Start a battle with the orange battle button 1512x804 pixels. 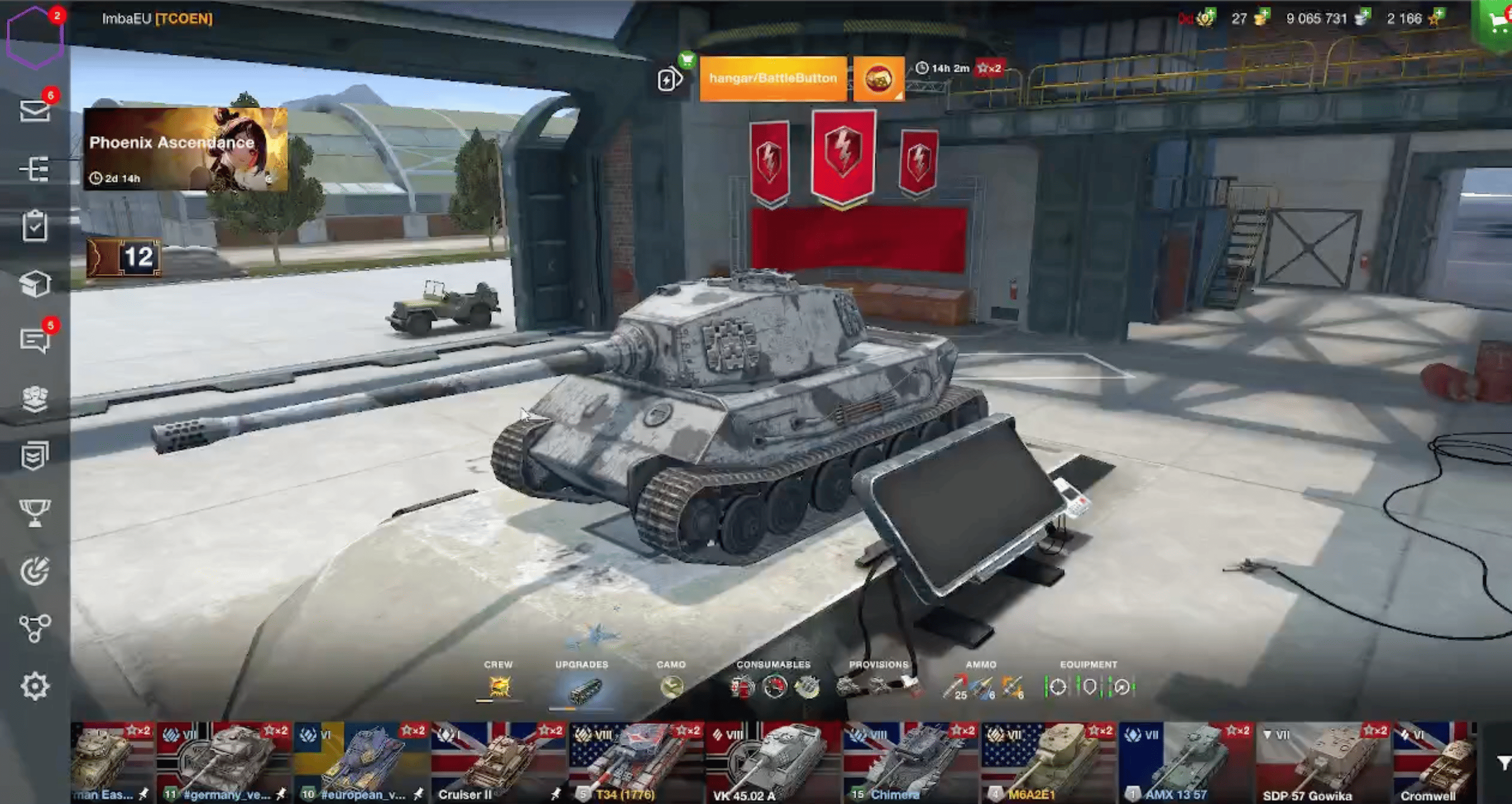[773, 79]
